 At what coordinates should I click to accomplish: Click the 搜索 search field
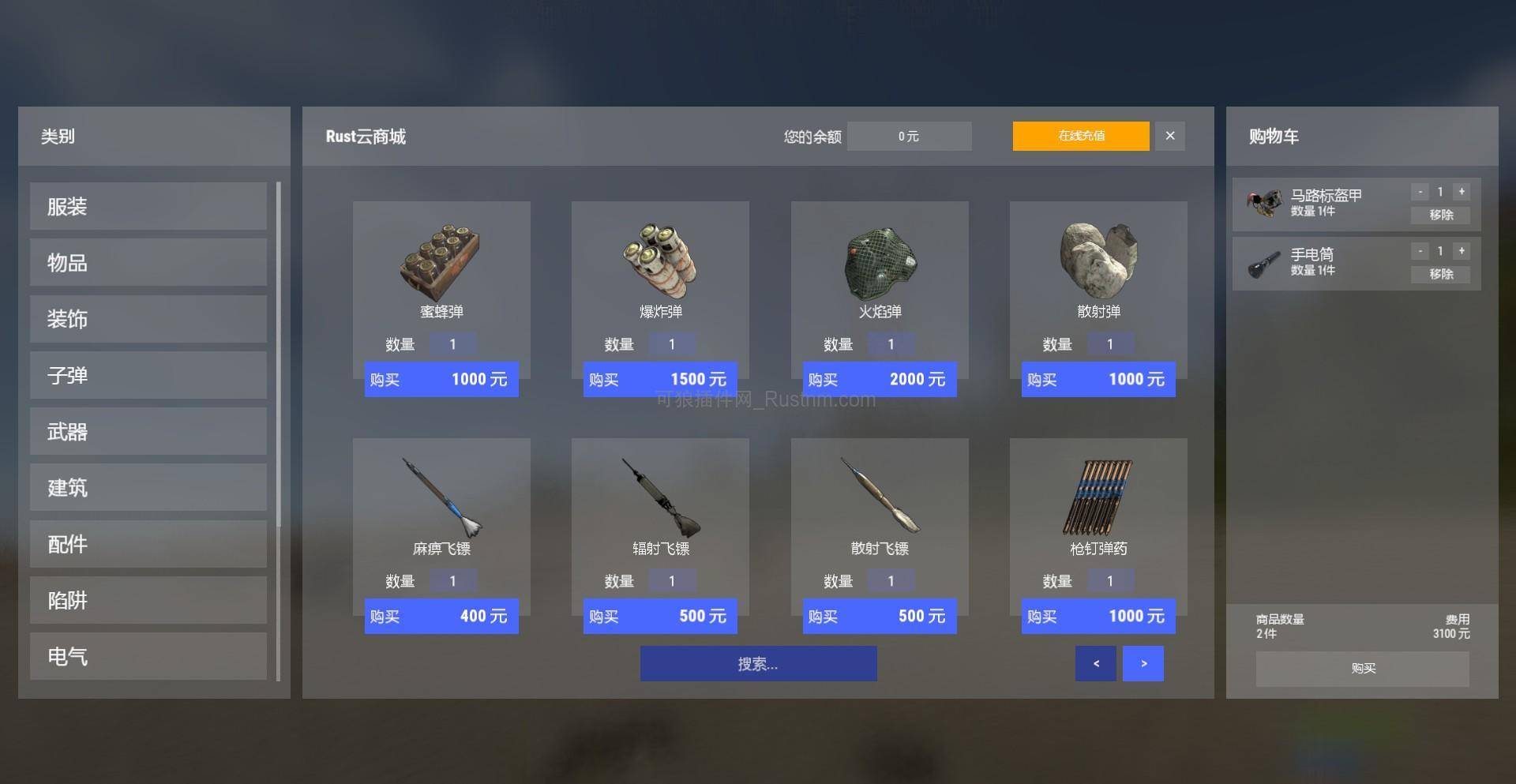tap(757, 663)
